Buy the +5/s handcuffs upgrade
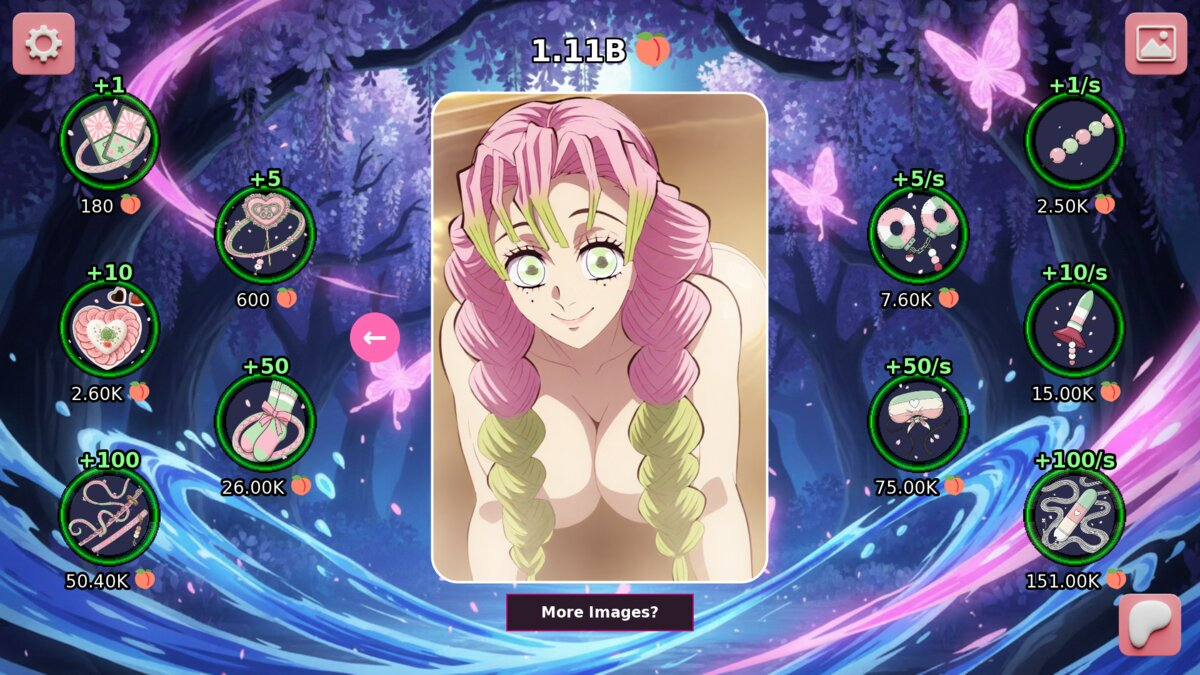This screenshot has width=1200, height=675. (918, 235)
